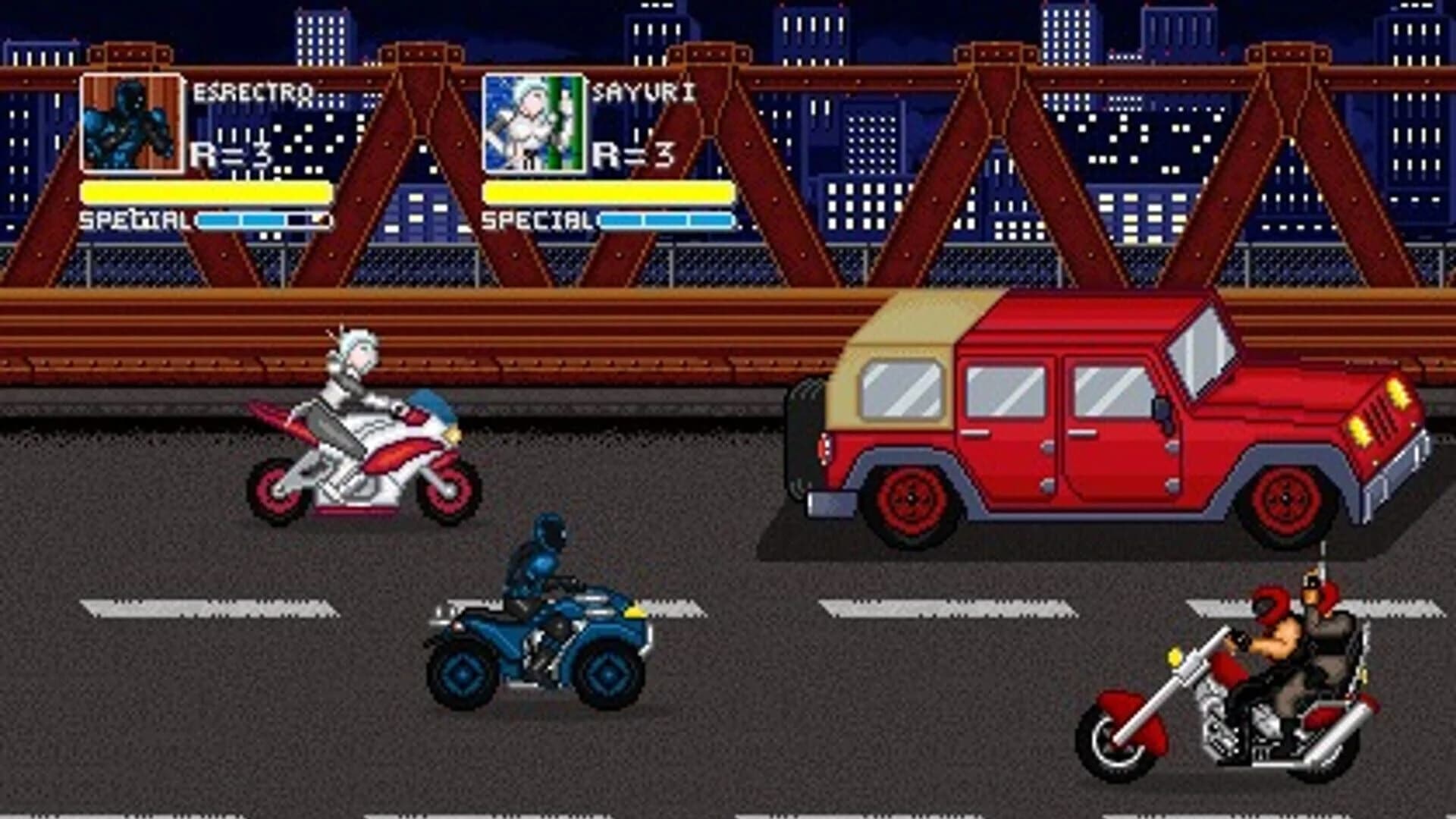This screenshot has width=1456, height=819.
Task: Click Espectro's SPECIAL label
Action: 135,221
